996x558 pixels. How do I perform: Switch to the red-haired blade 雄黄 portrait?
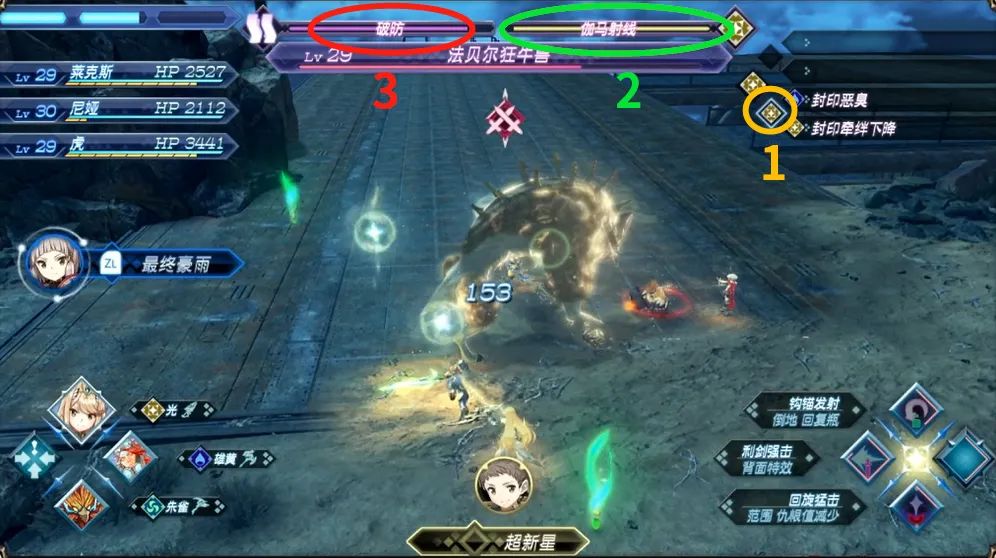coord(128,456)
